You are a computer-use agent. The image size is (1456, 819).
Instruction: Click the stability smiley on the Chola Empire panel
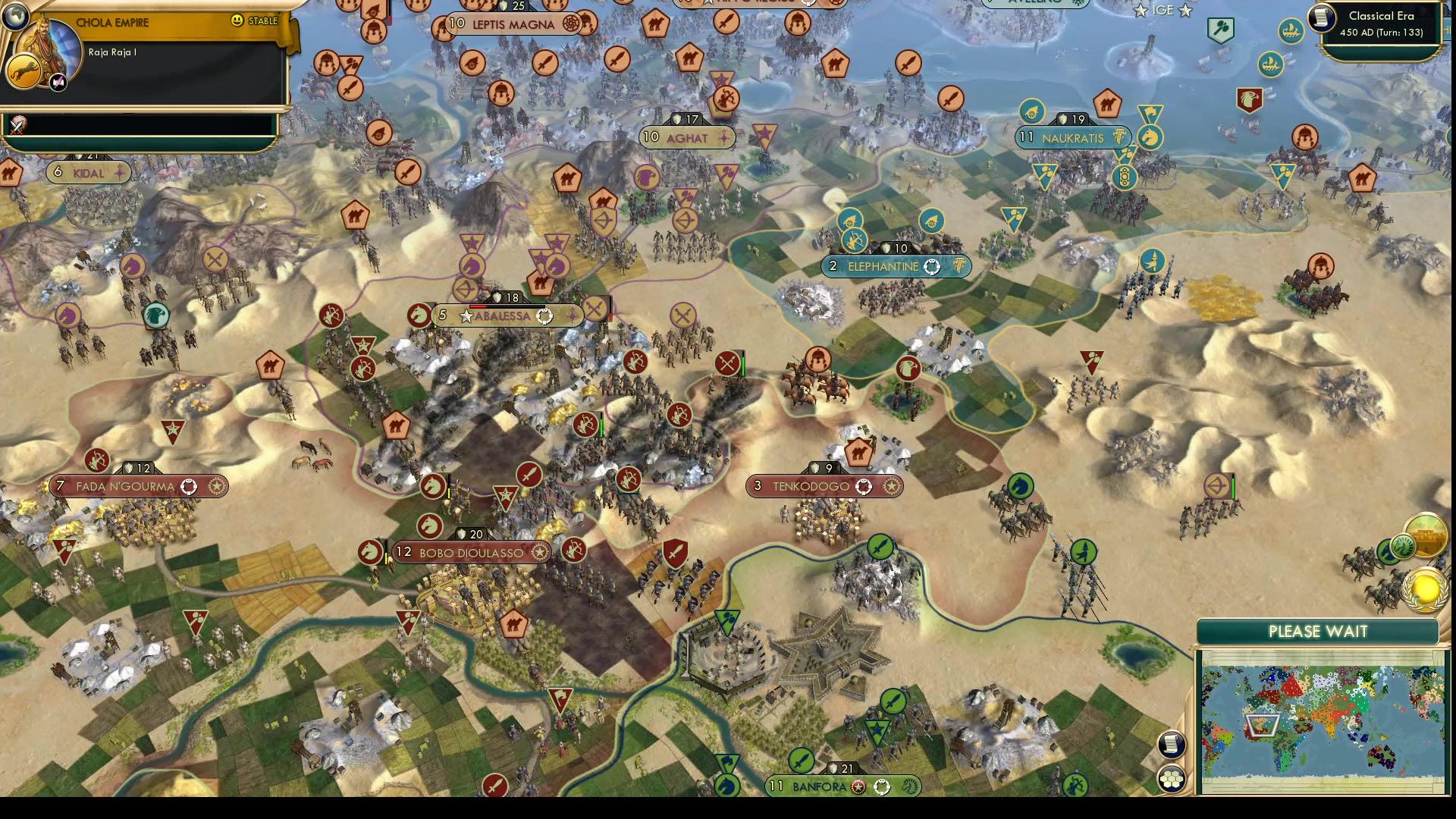tap(238, 20)
